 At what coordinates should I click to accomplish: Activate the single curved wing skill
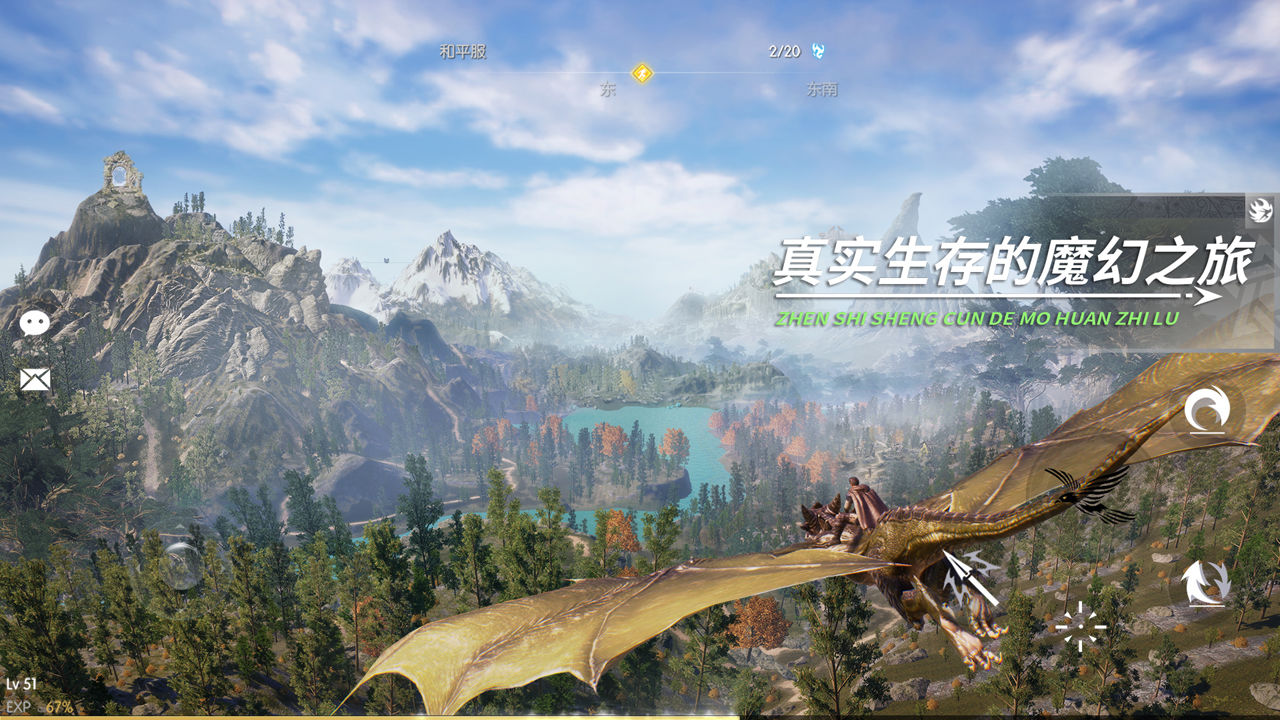click(1206, 411)
